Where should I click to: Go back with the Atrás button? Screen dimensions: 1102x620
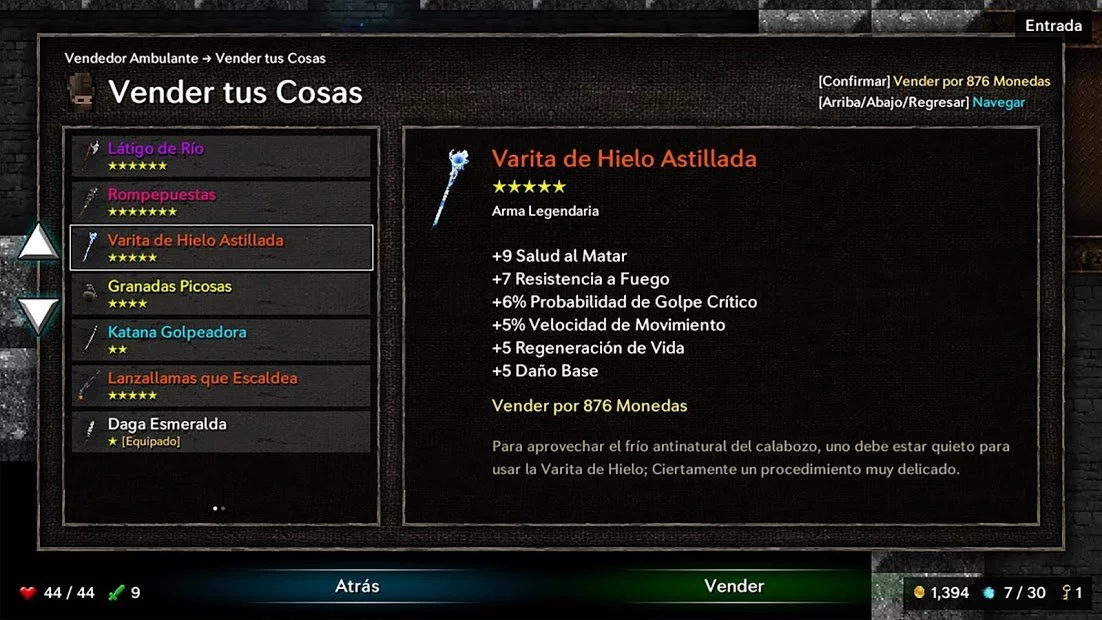tap(357, 587)
